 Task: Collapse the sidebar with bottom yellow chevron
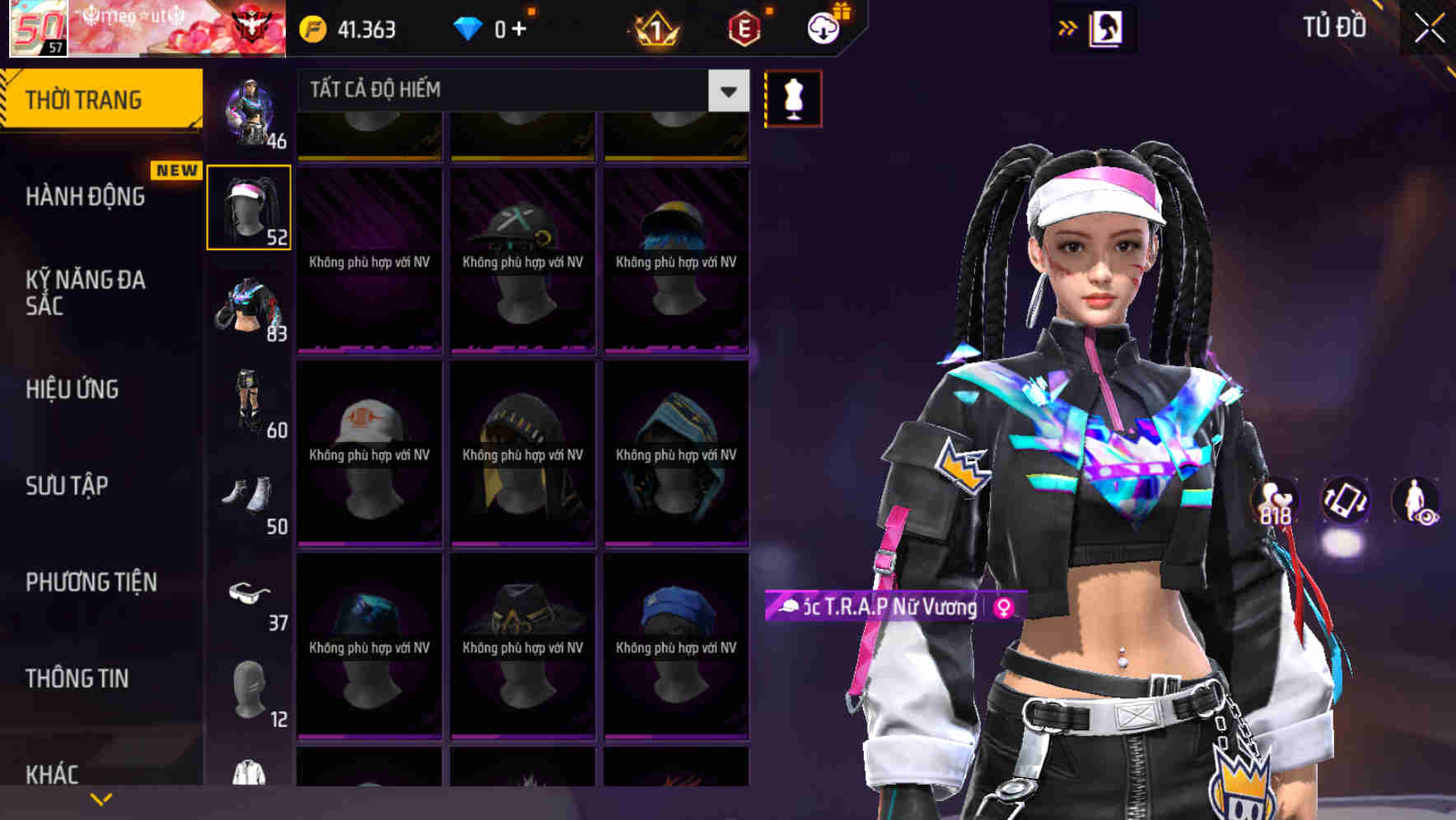coord(101,798)
